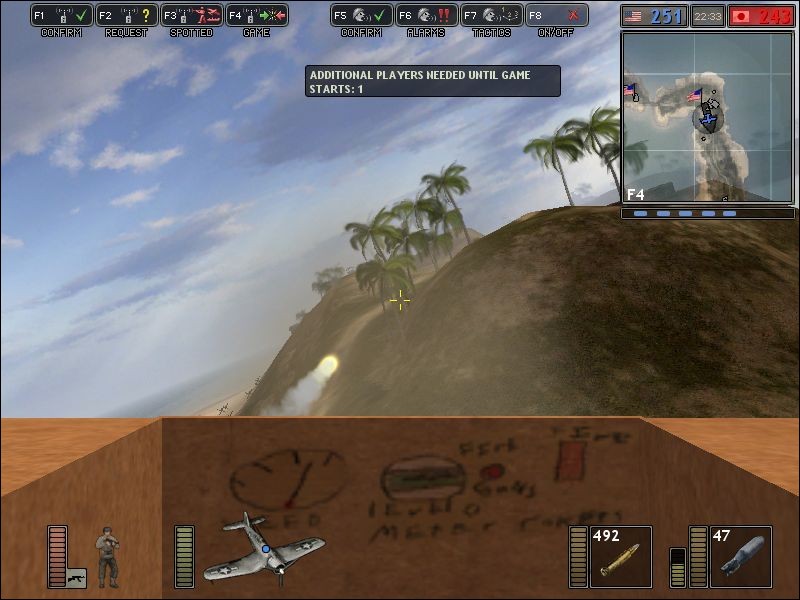Choose the F4 Game radio menu

coord(257,16)
